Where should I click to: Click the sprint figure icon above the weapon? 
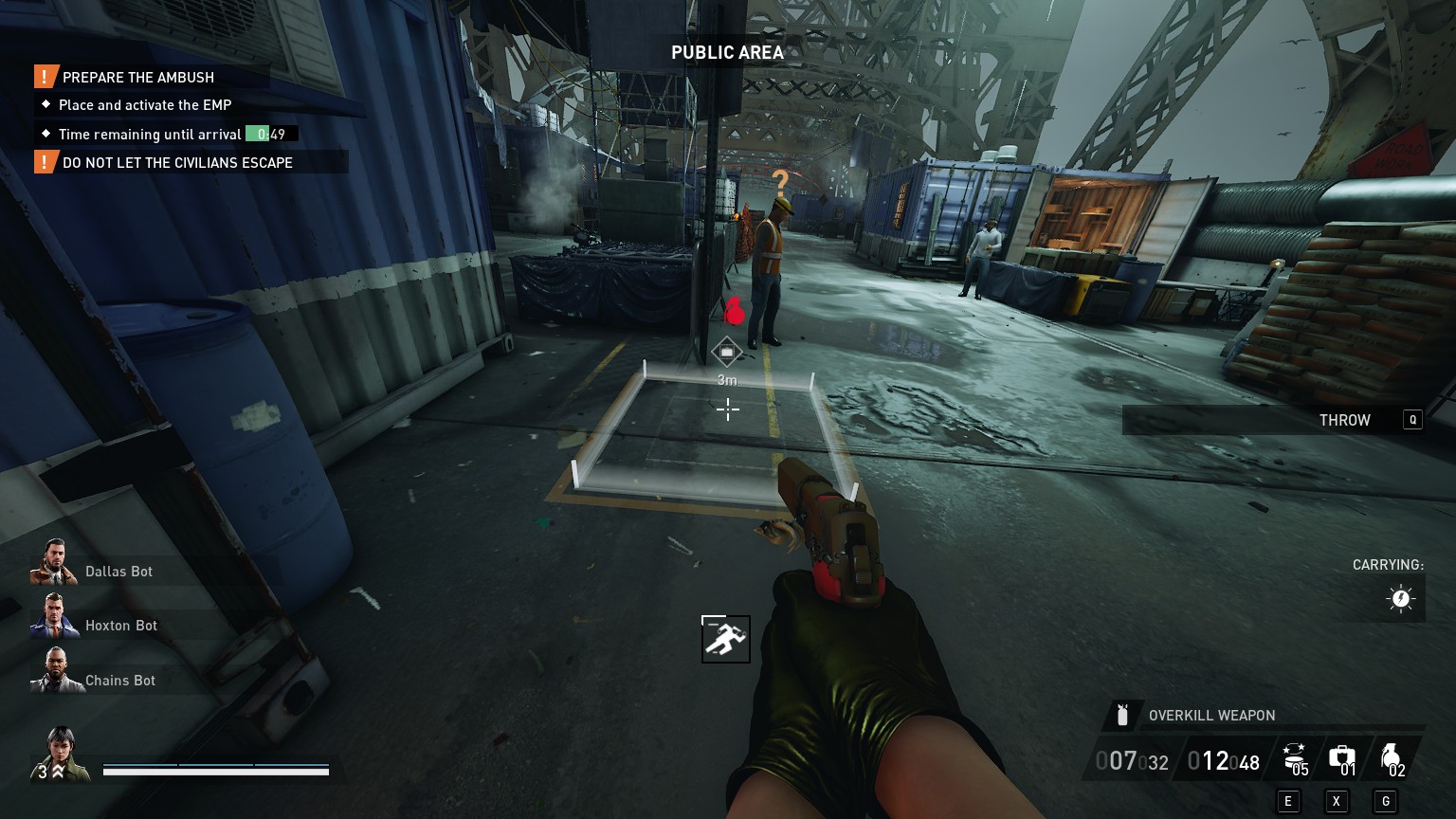point(726,640)
